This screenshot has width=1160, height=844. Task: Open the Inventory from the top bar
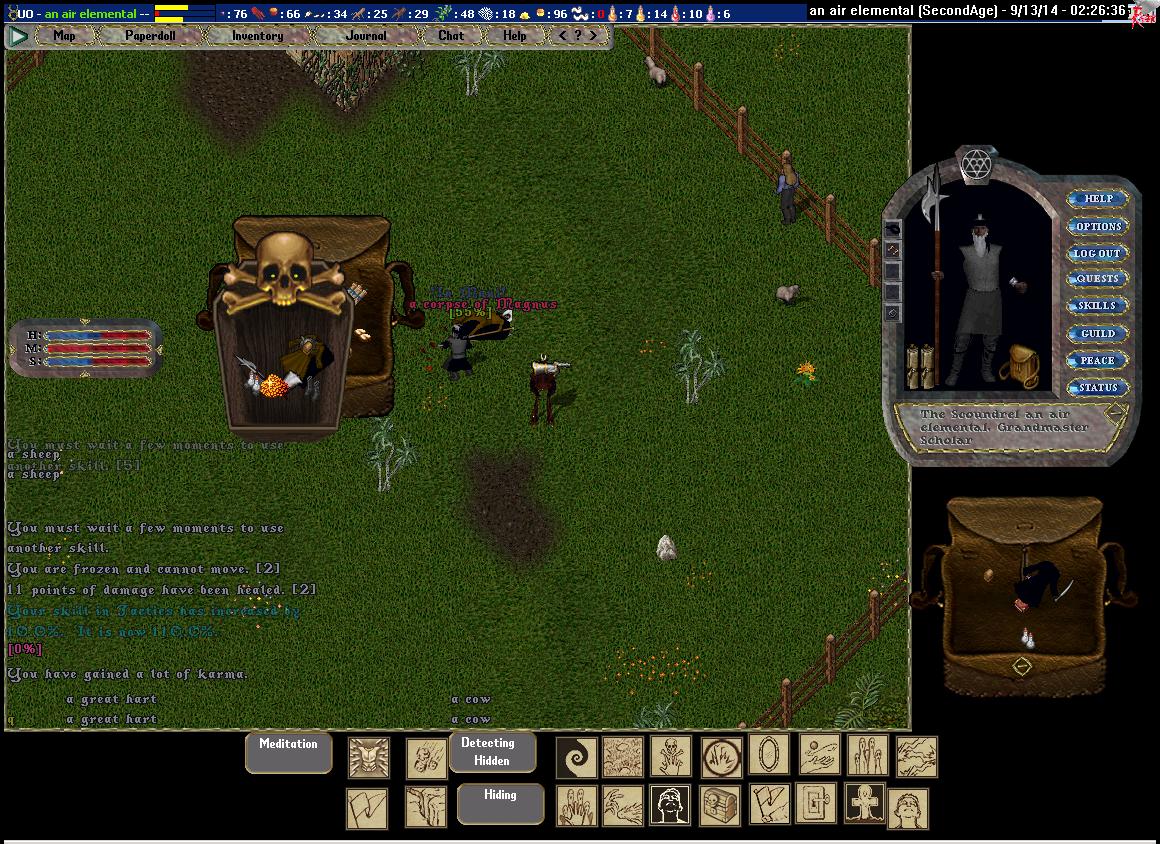[257, 36]
